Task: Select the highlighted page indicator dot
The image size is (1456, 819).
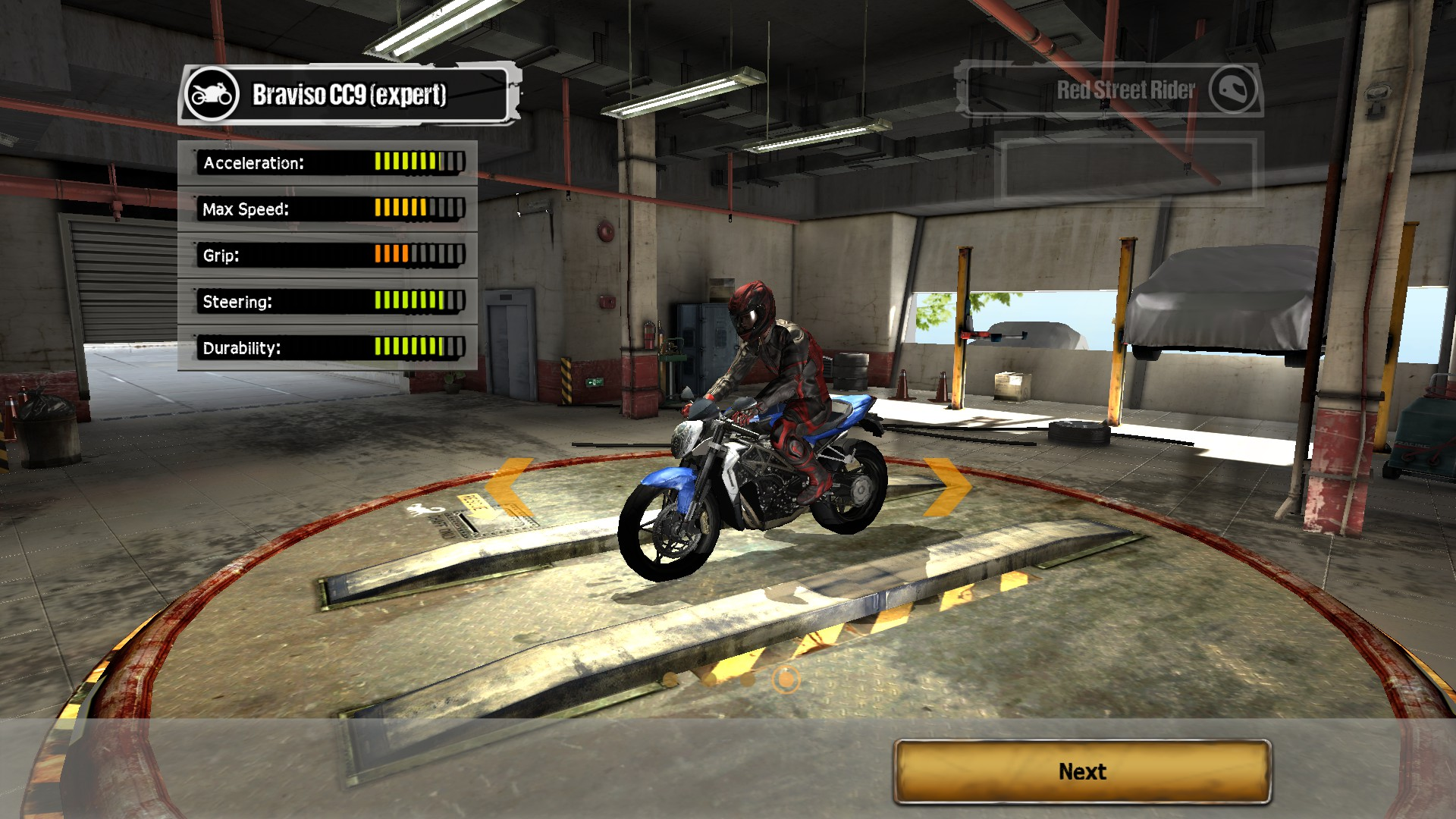Action: point(786,679)
